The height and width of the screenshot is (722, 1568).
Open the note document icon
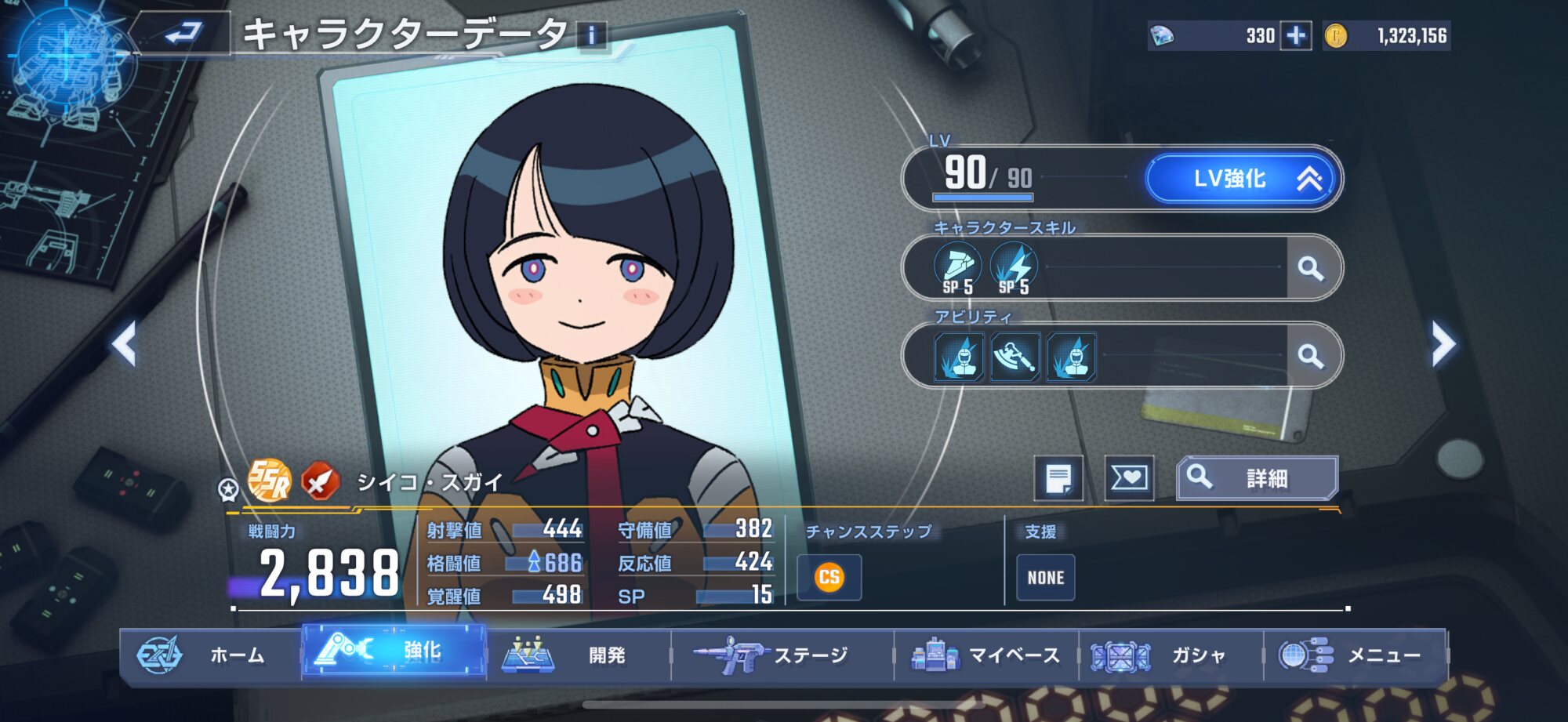pyautogui.click(x=1058, y=477)
